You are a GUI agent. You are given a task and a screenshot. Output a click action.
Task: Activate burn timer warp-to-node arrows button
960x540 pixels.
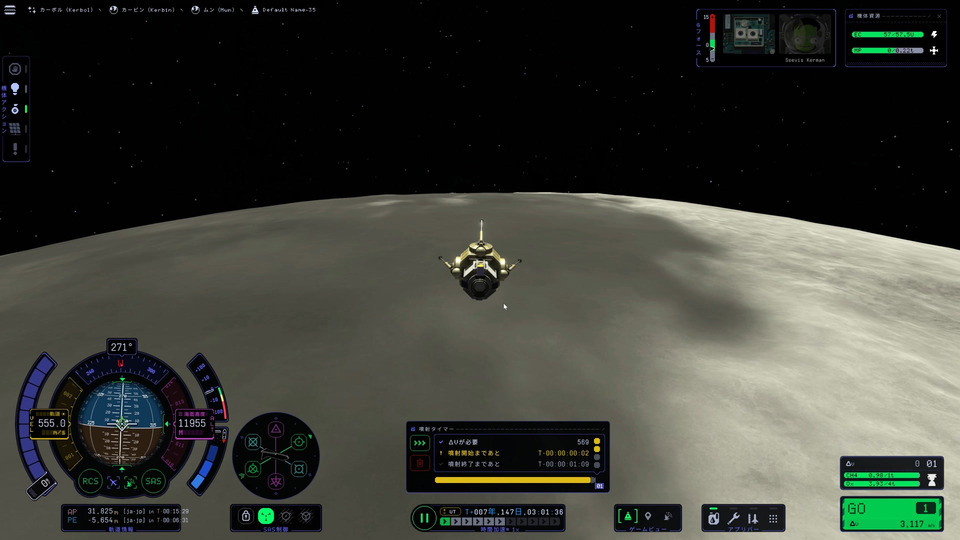(420, 443)
